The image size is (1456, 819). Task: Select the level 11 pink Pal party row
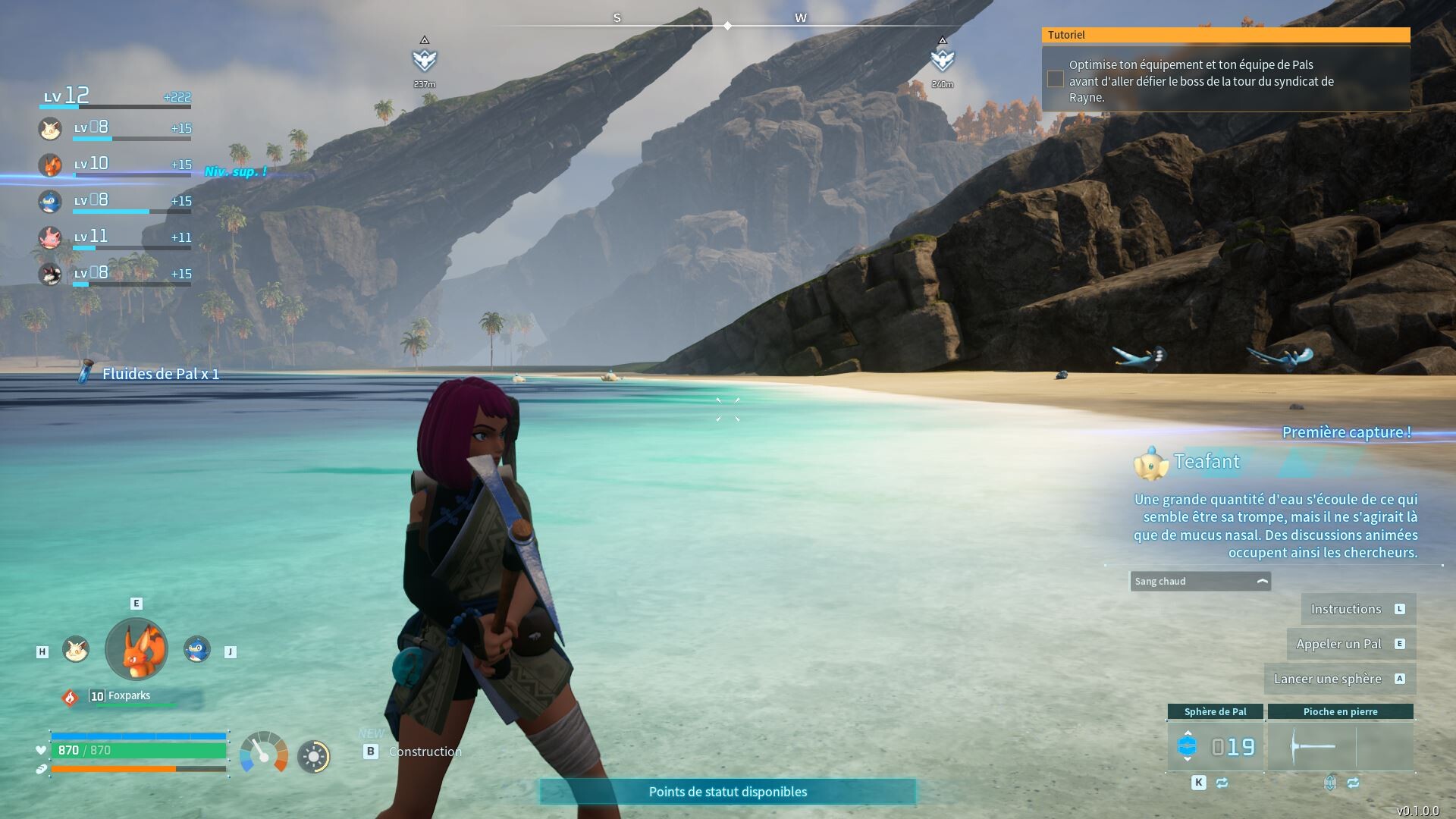pyautogui.click(x=114, y=237)
